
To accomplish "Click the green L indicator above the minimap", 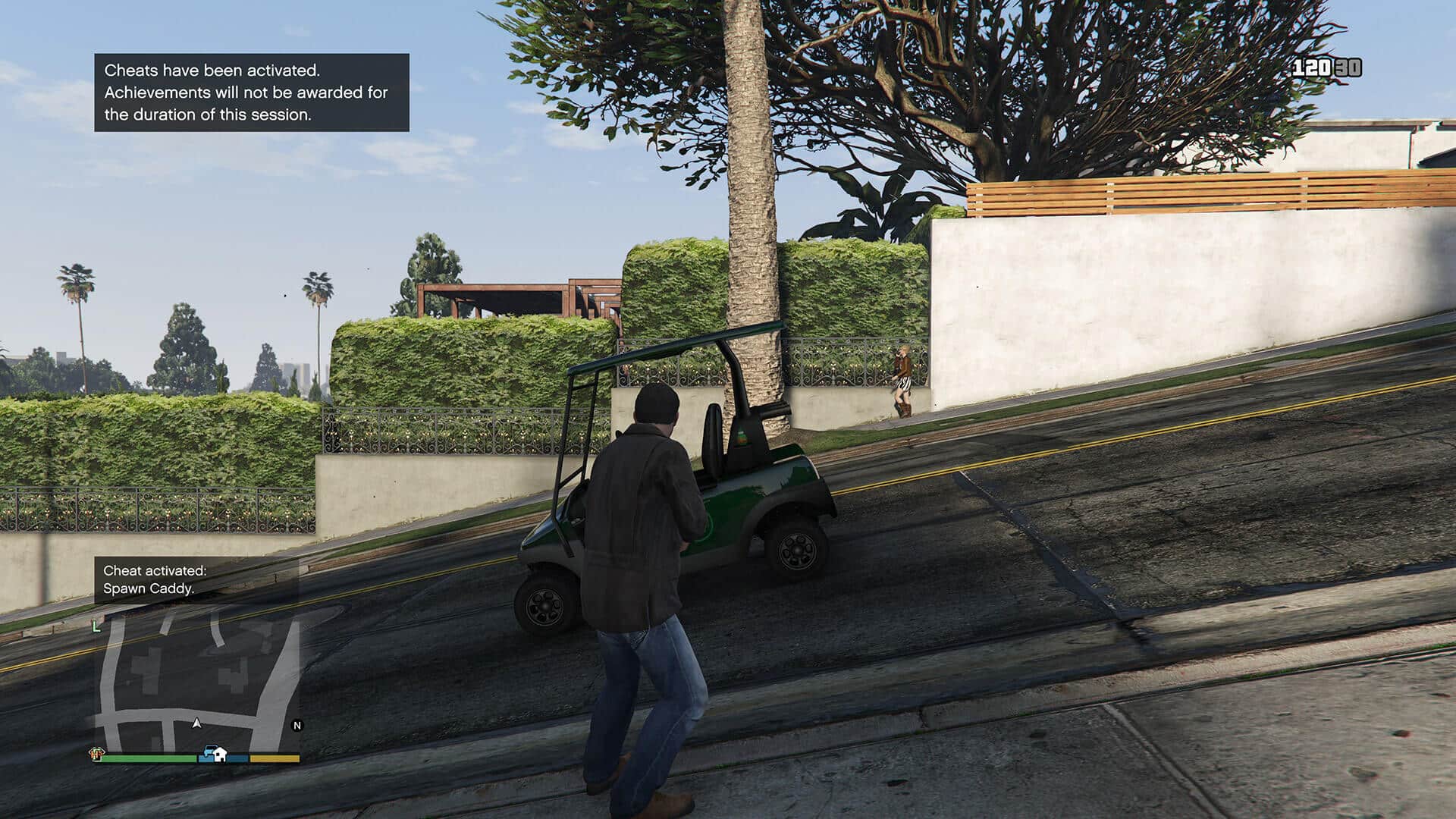I will click(96, 627).
